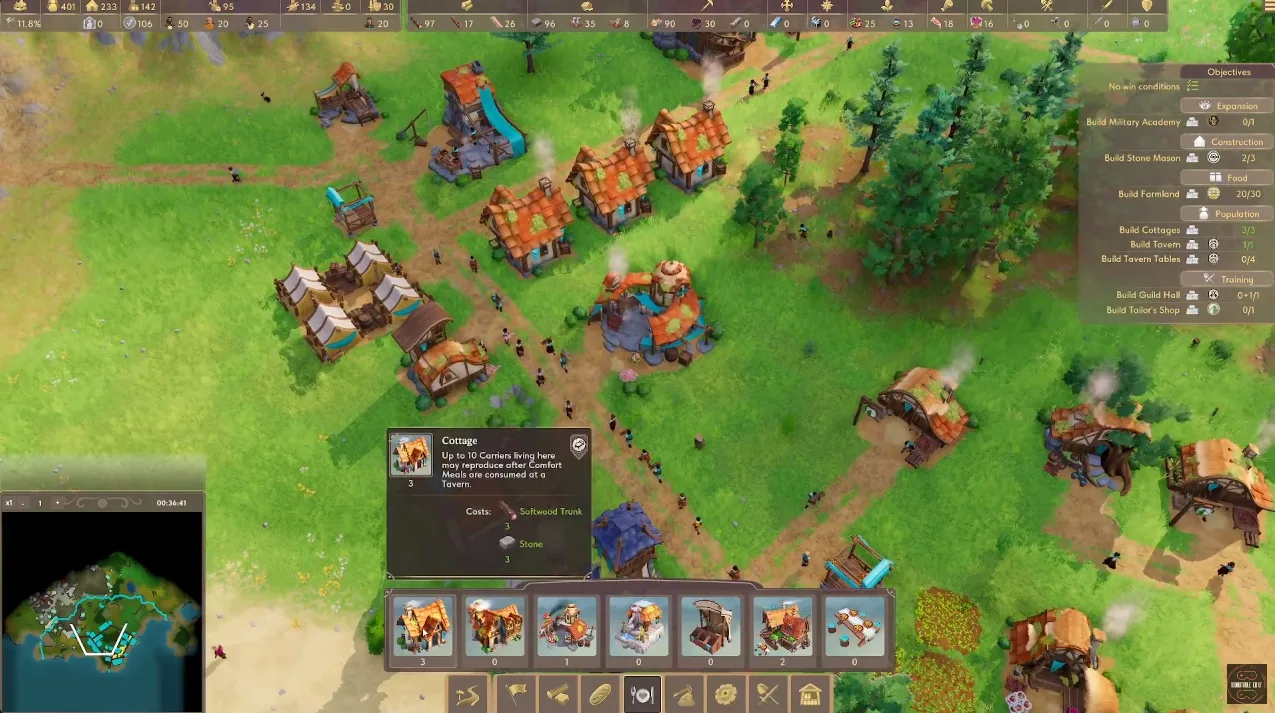Select the Cottage building card
Viewport: 1275px width, 713px height.
pyautogui.click(x=422, y=626)
